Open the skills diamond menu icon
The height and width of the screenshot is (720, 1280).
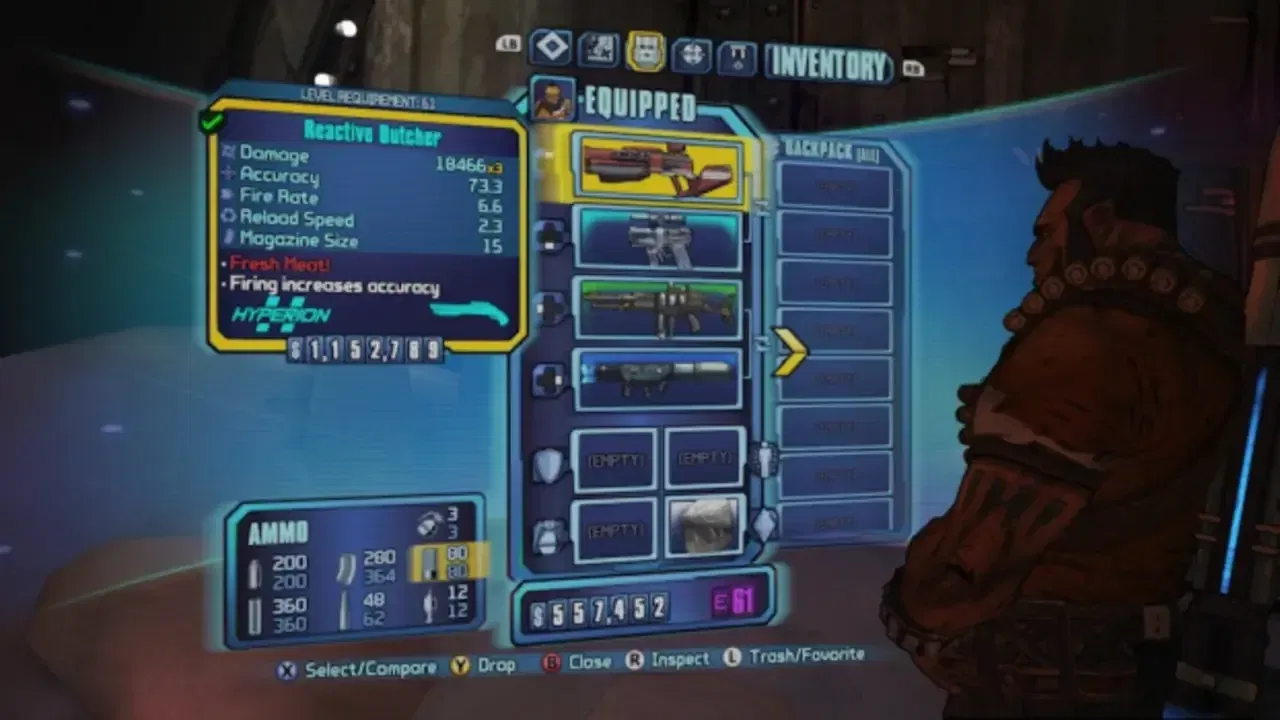(549, 46)
